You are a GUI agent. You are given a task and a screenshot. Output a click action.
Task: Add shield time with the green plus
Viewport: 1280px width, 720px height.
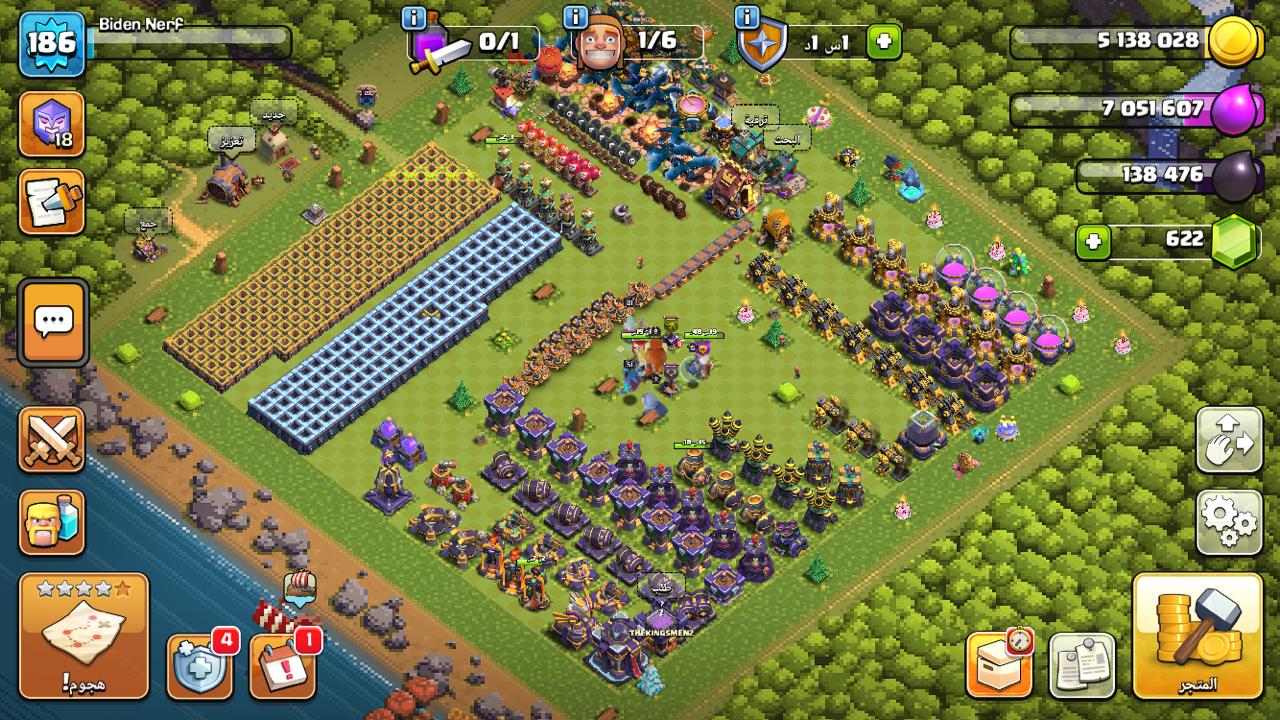coord(884,43)
